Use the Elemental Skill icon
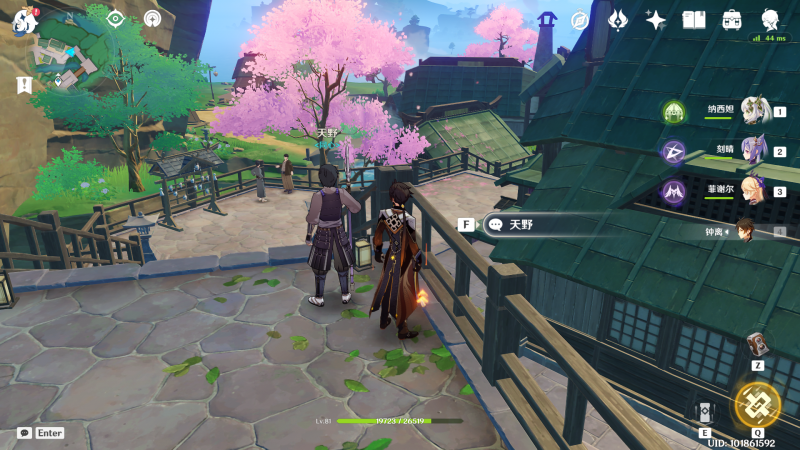This screenshot has height=450, width=800. pyautogui.click(x=704, y=411)
